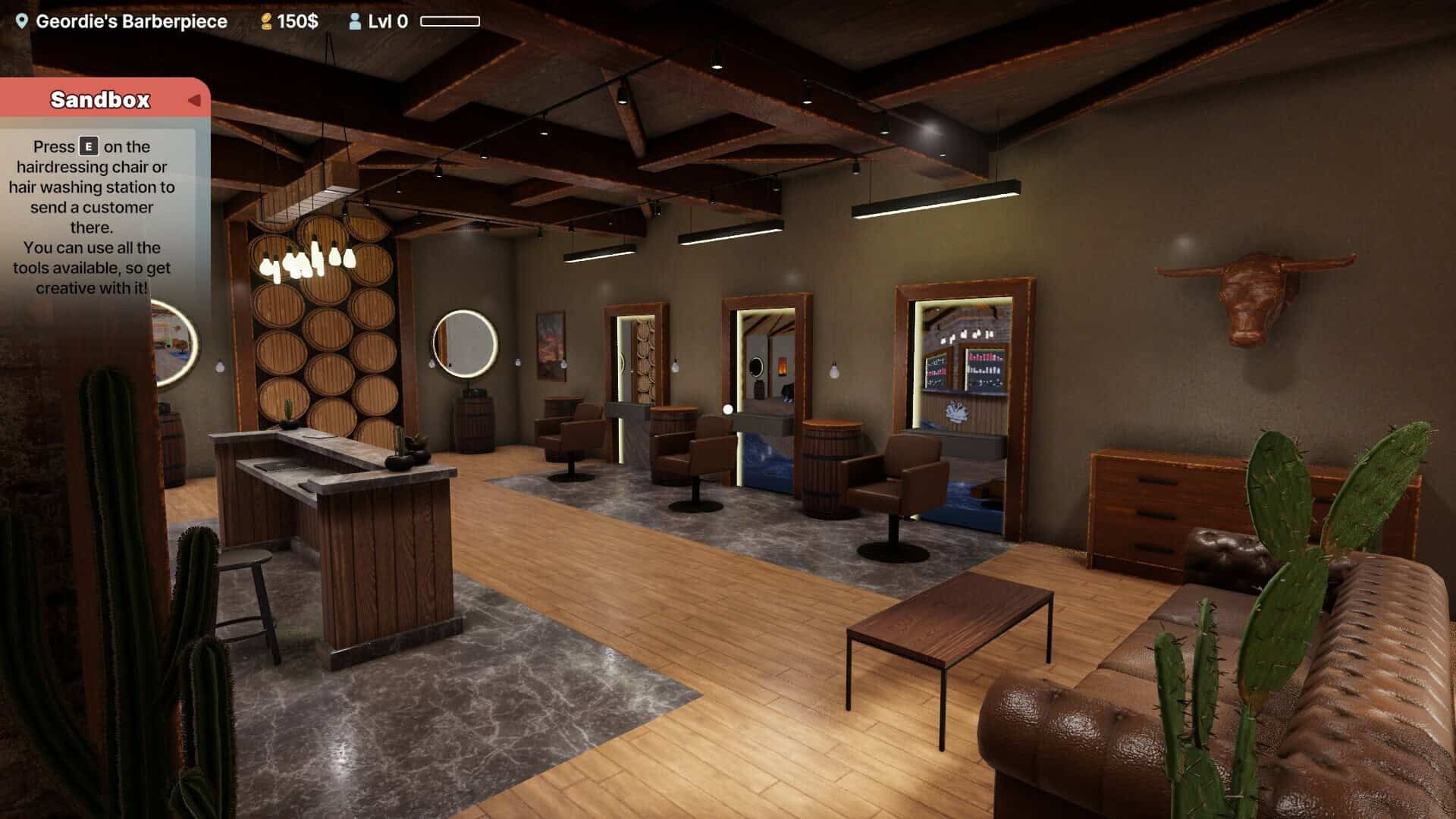Screen dimensions: 1456x819
Task: Click the XP progress bar next to Lvl 0
Action: click(450, 20)
